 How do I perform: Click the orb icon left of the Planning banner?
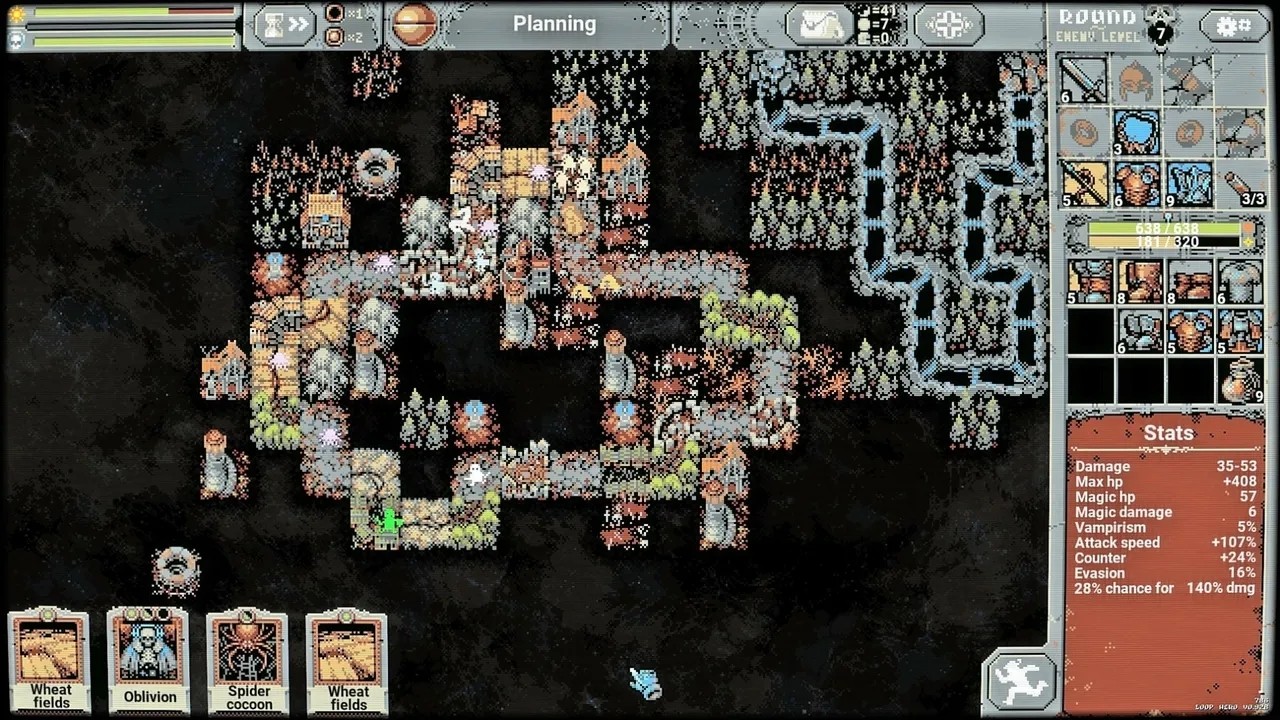pyautogui.click(x=417, y=23)
